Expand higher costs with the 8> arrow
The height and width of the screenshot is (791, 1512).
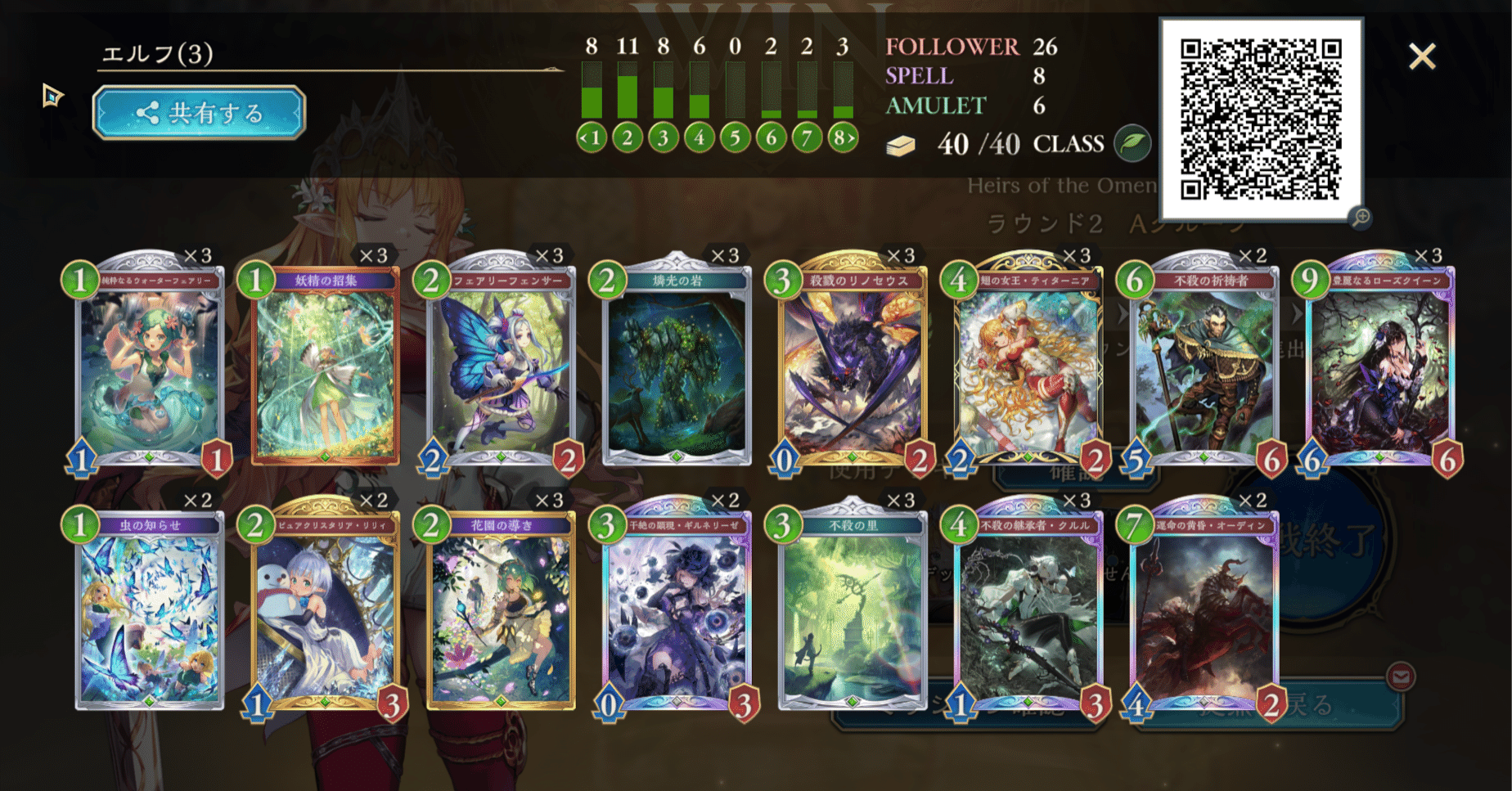[x=847, y=139]
